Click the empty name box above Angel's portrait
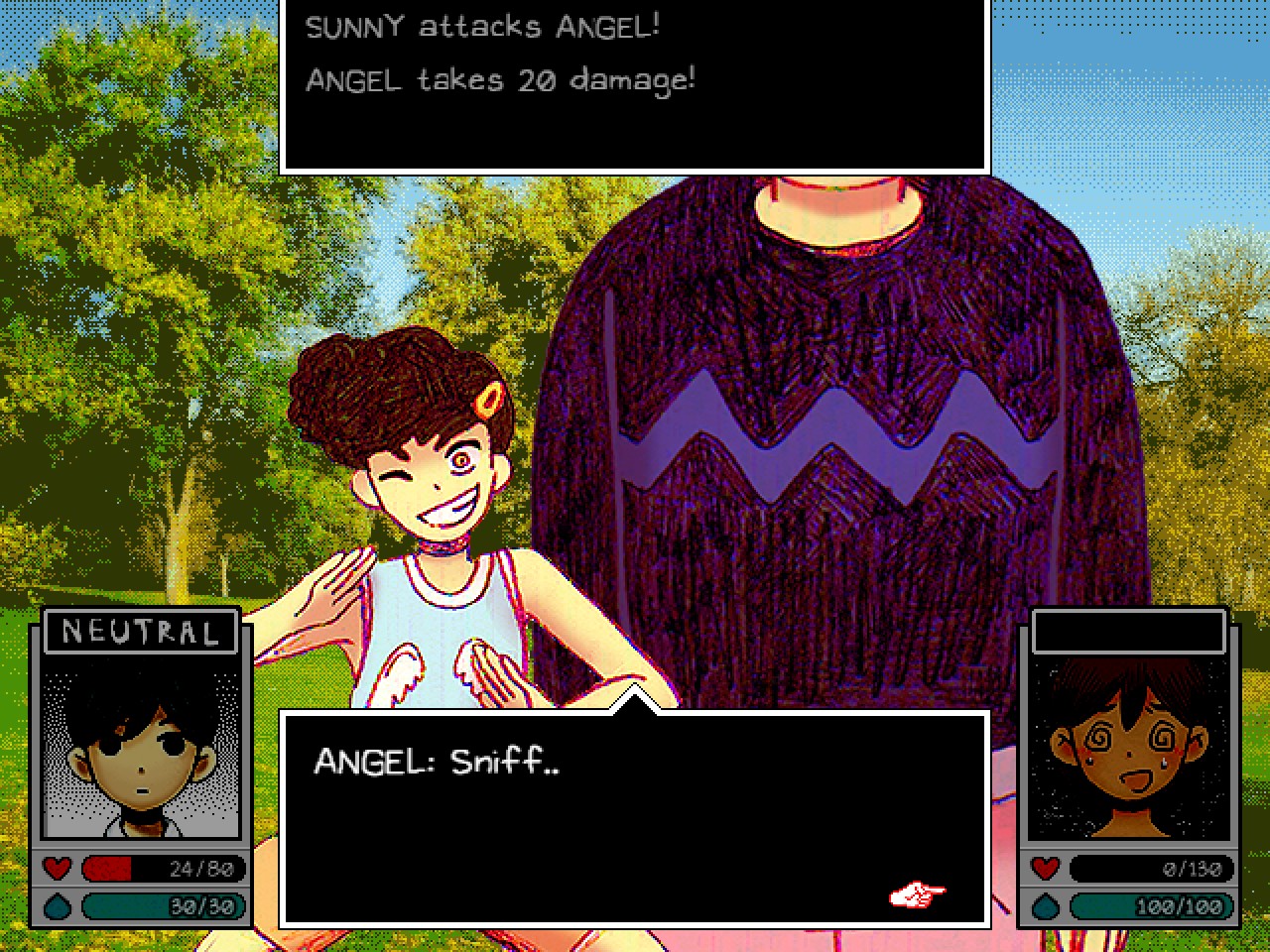Viewport: 1270px width, 952px height. [1129, 632]
